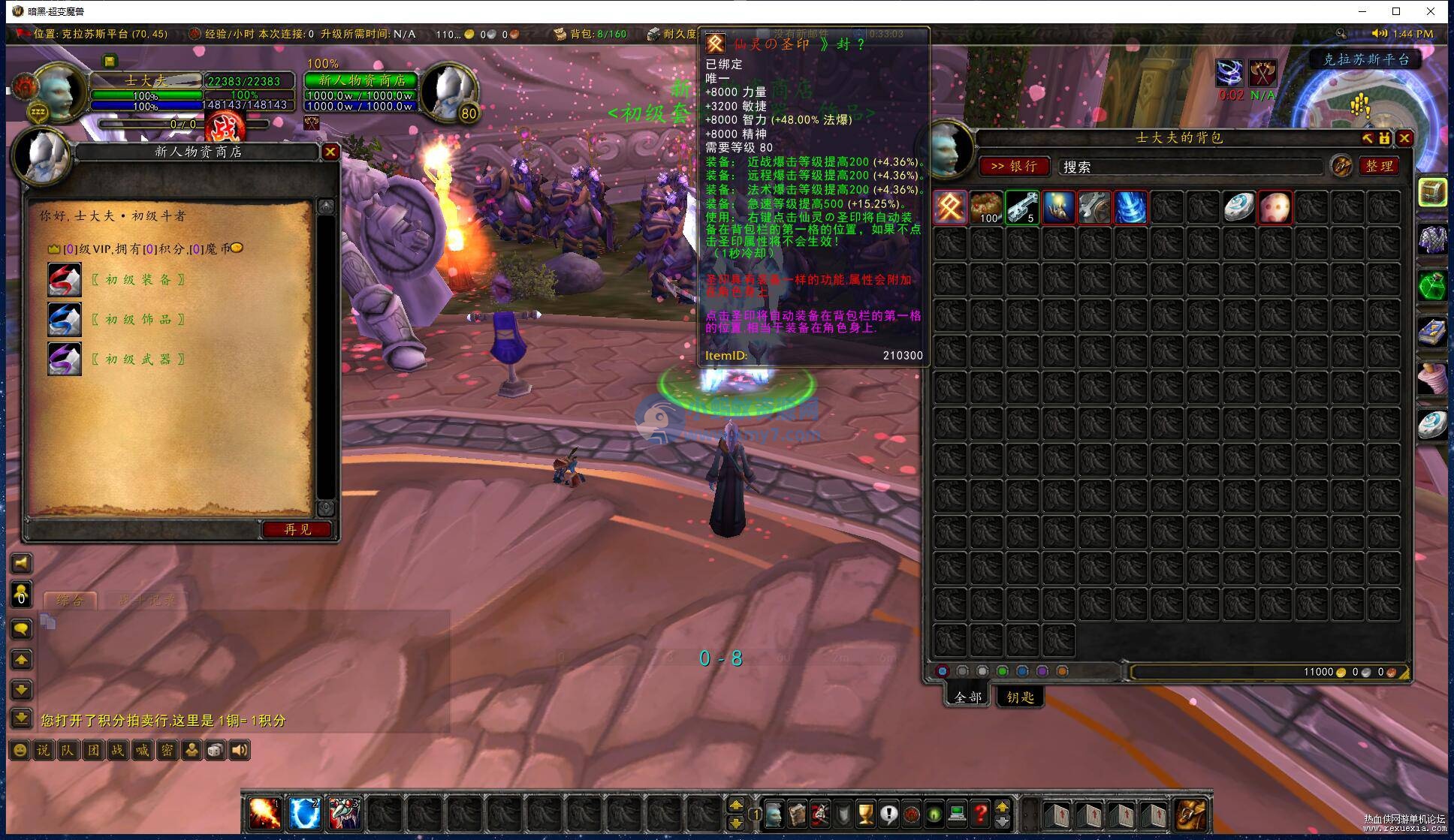Maximize the game window
The height and width of the screenshot is (840, 1454).
tap(1396, 11)
